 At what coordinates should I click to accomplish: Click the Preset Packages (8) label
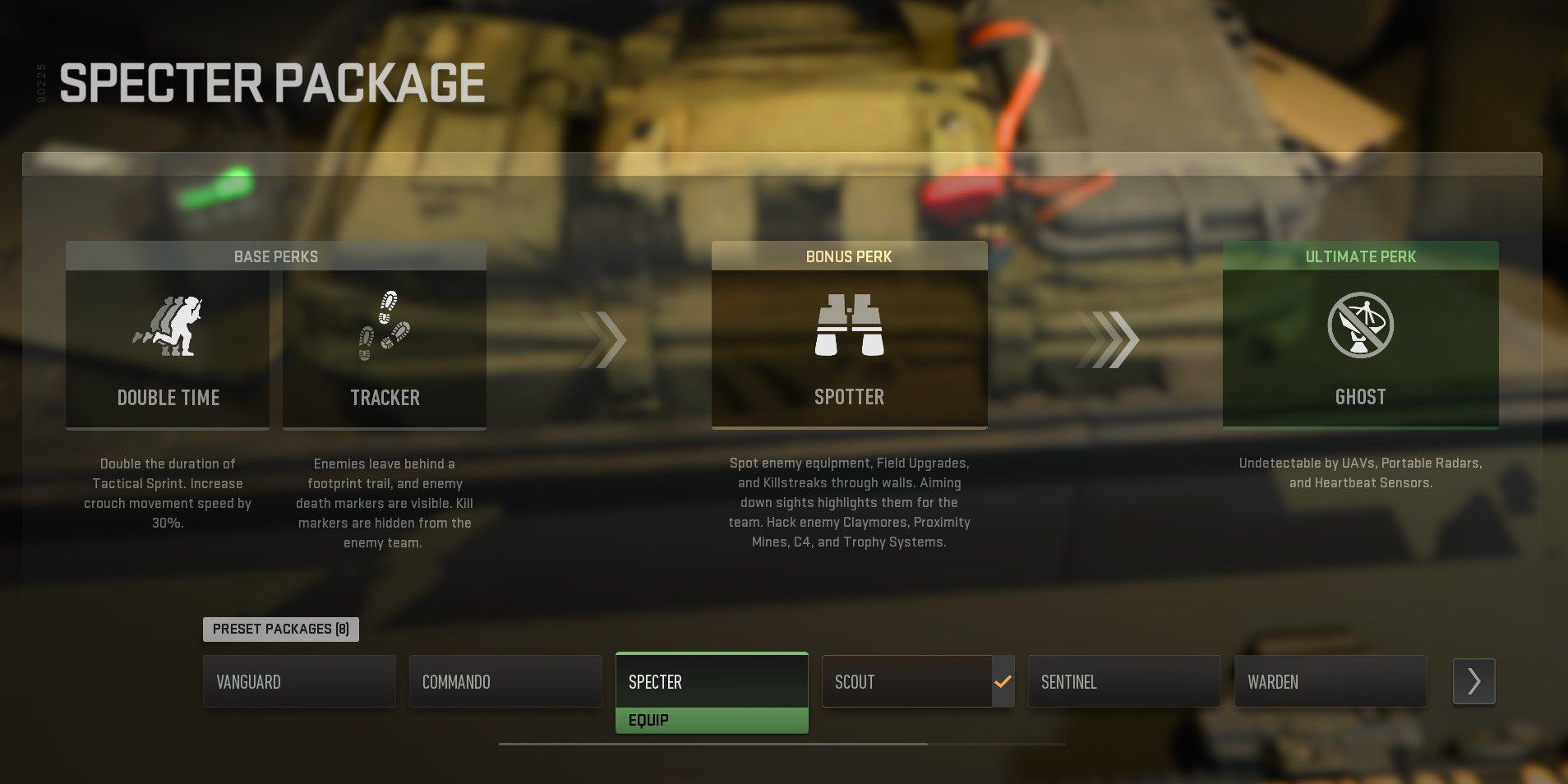(x=280, y=629)
